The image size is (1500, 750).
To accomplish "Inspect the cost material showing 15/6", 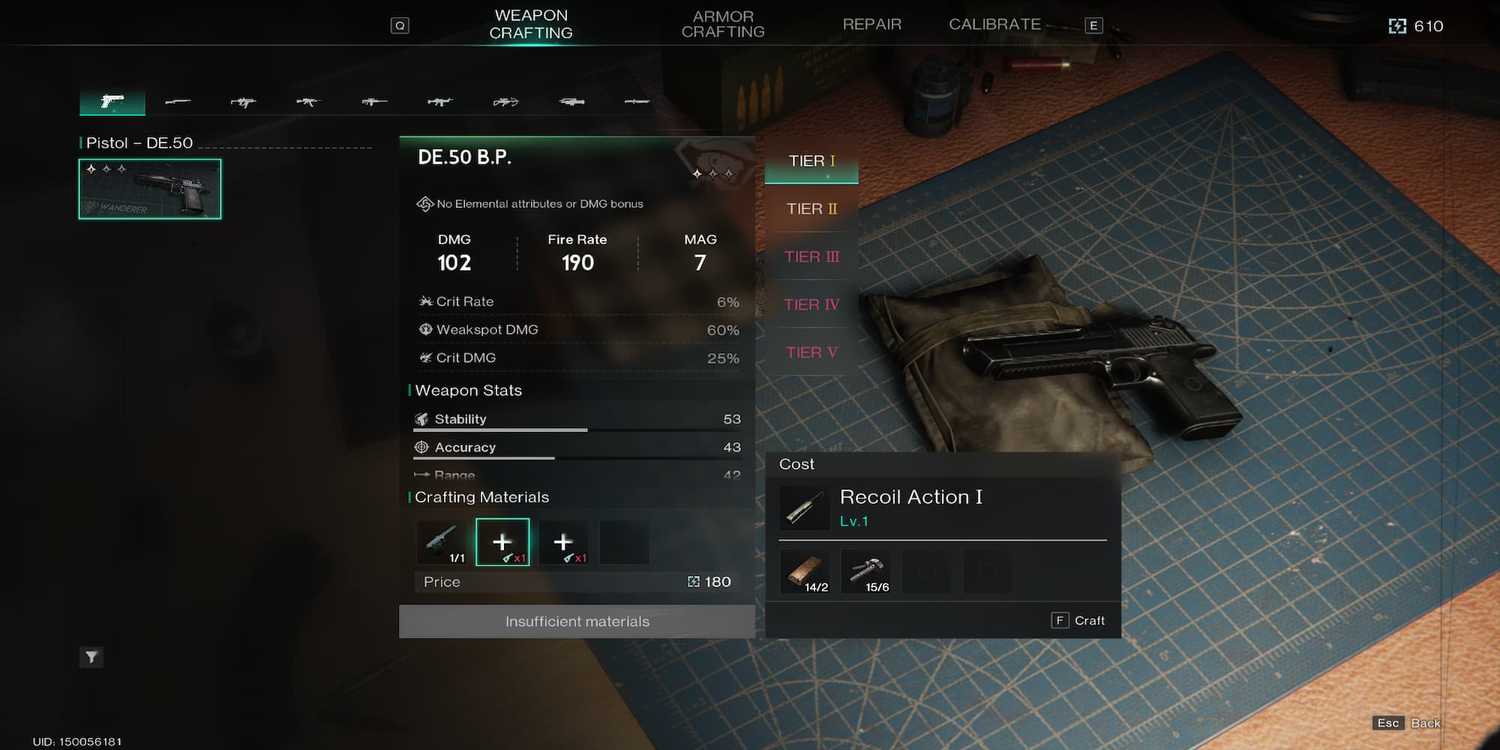I will click(x=865, y=571).
